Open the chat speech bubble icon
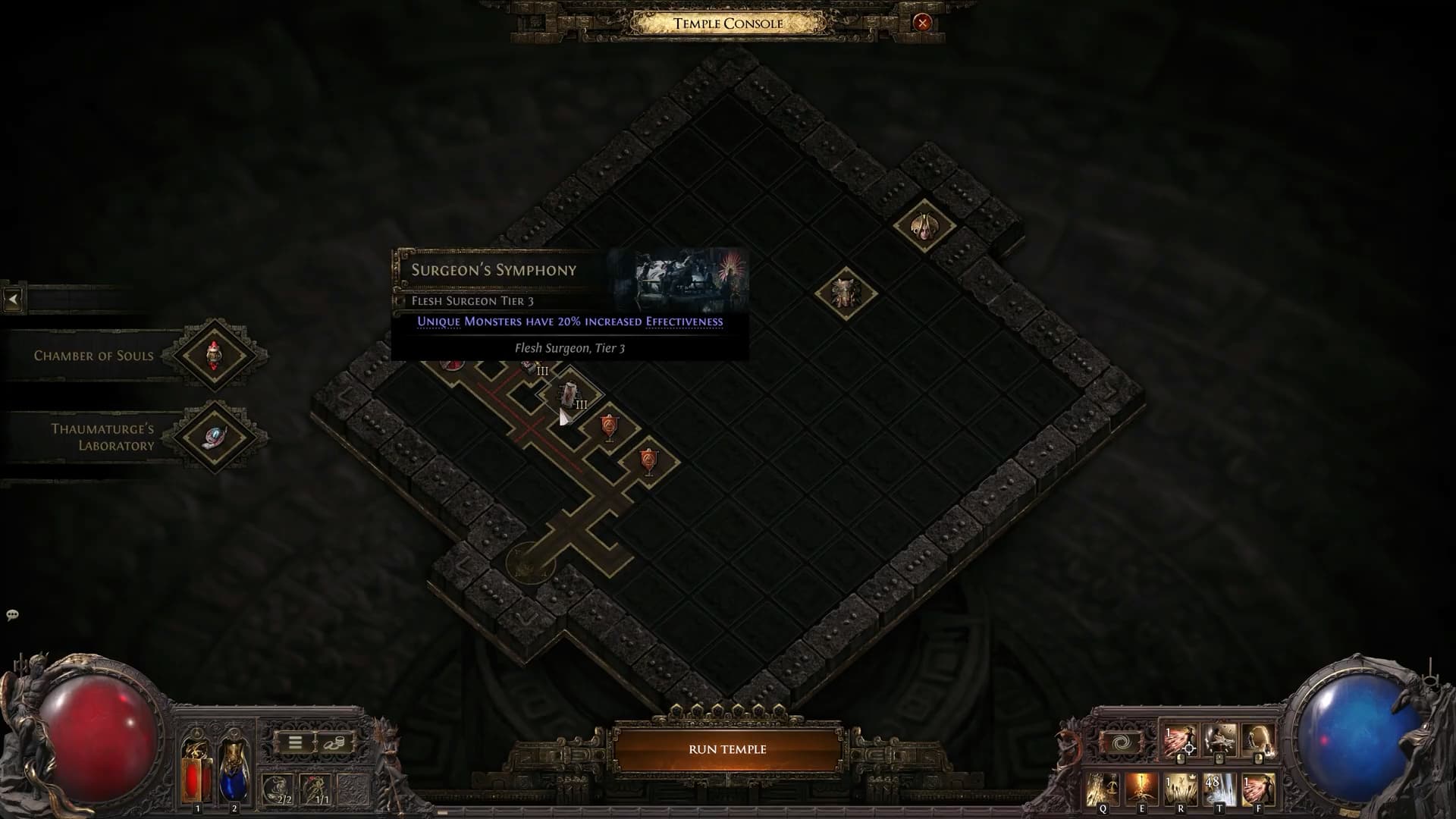The height and width of the screenshot is (819, 1456). (x=12, y=615)
